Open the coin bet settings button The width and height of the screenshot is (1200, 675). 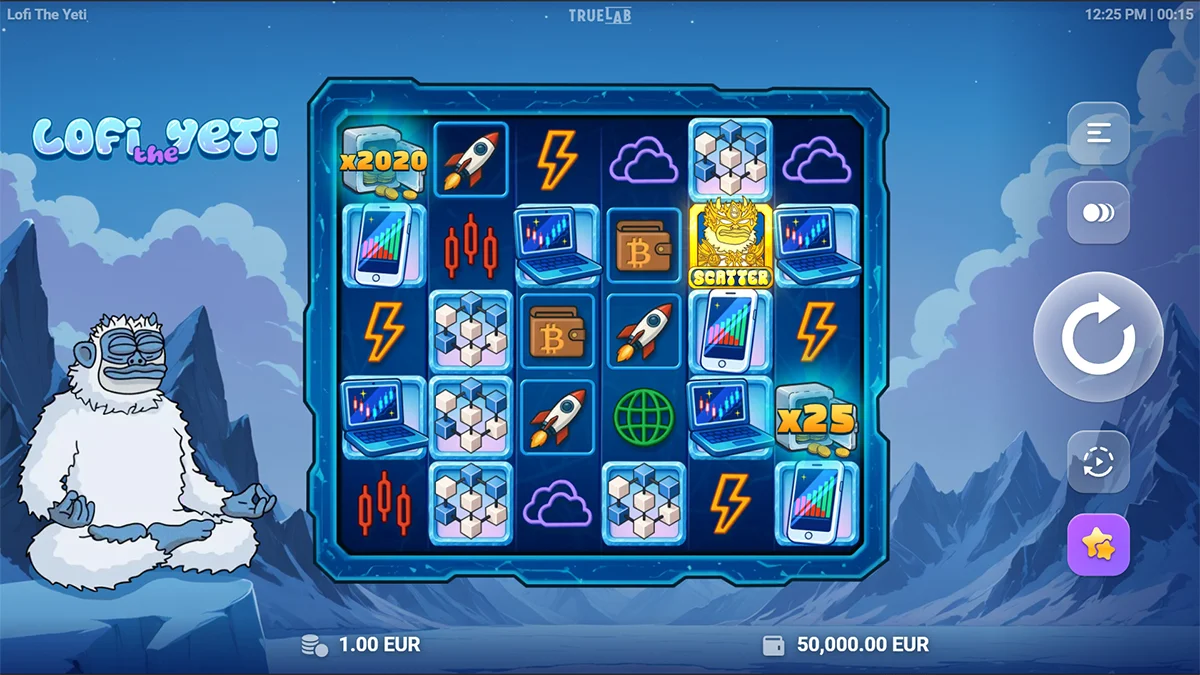tap(1098, 213)
